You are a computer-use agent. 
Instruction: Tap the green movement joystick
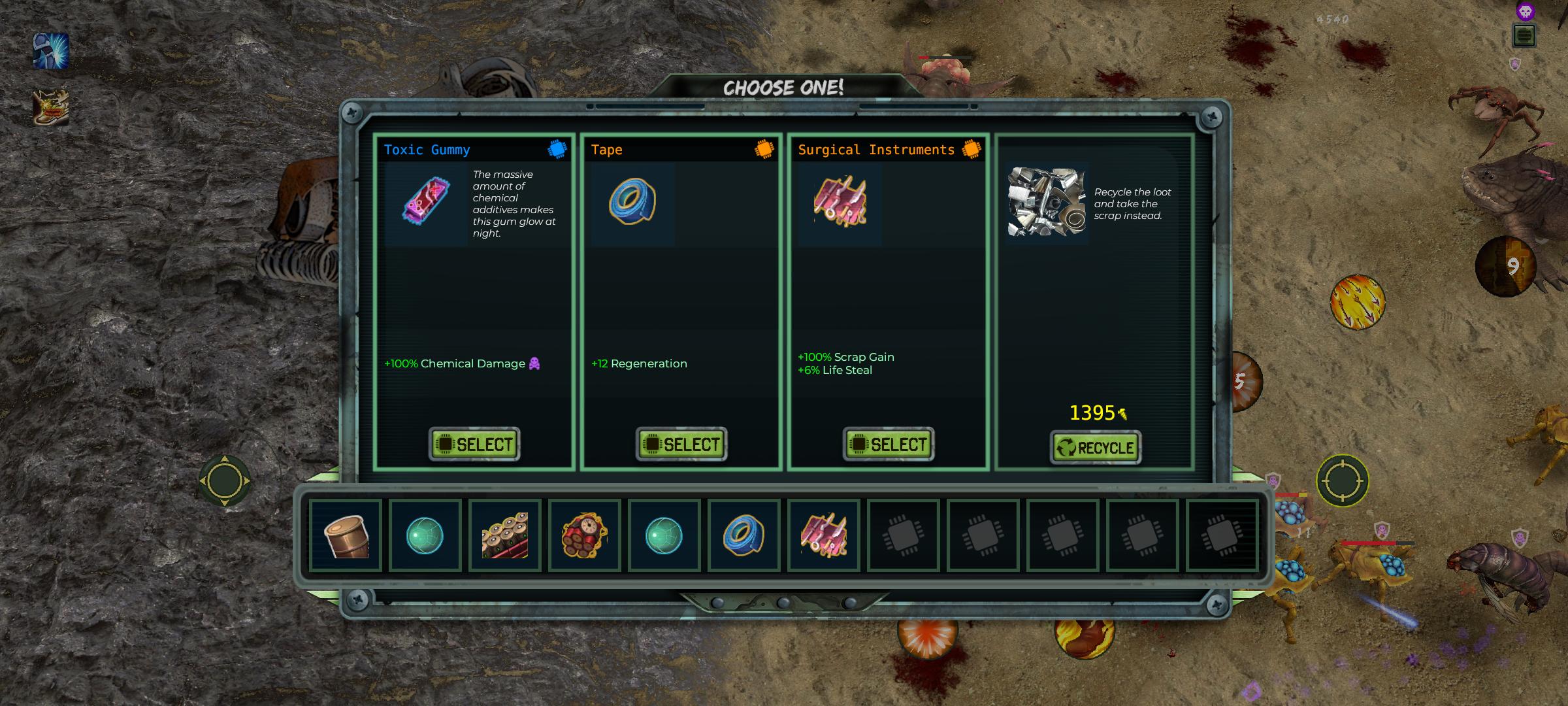coord(224,481)
